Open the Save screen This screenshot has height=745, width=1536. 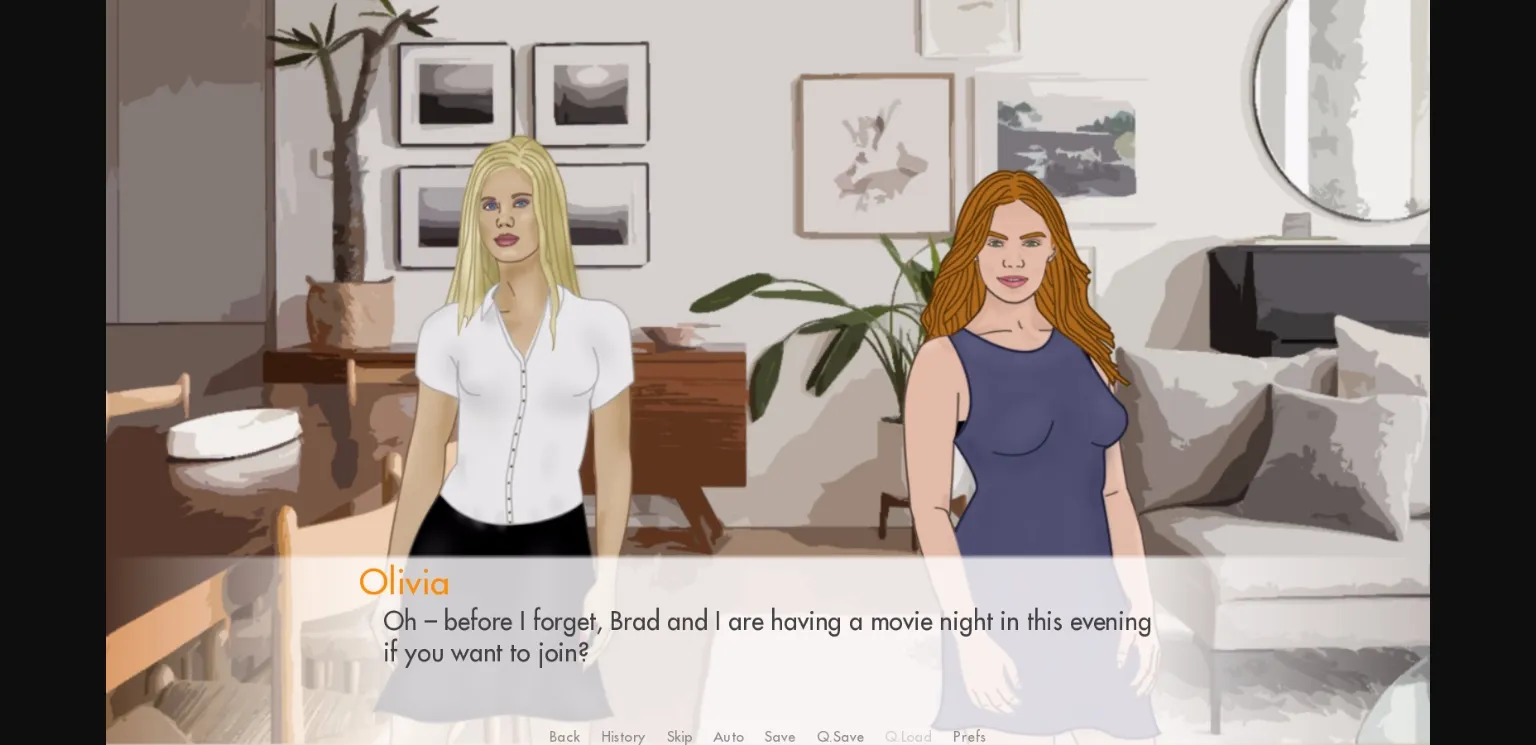[780, 737]
